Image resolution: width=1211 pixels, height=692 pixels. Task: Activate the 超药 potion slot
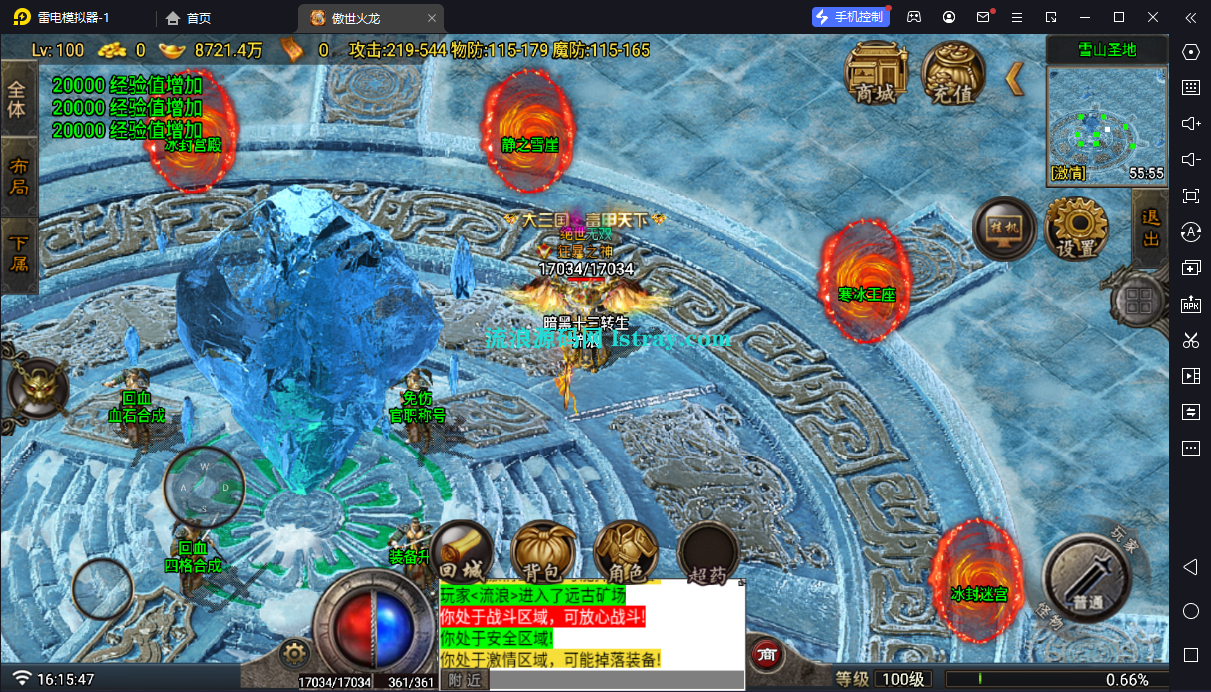coord(708,553)
